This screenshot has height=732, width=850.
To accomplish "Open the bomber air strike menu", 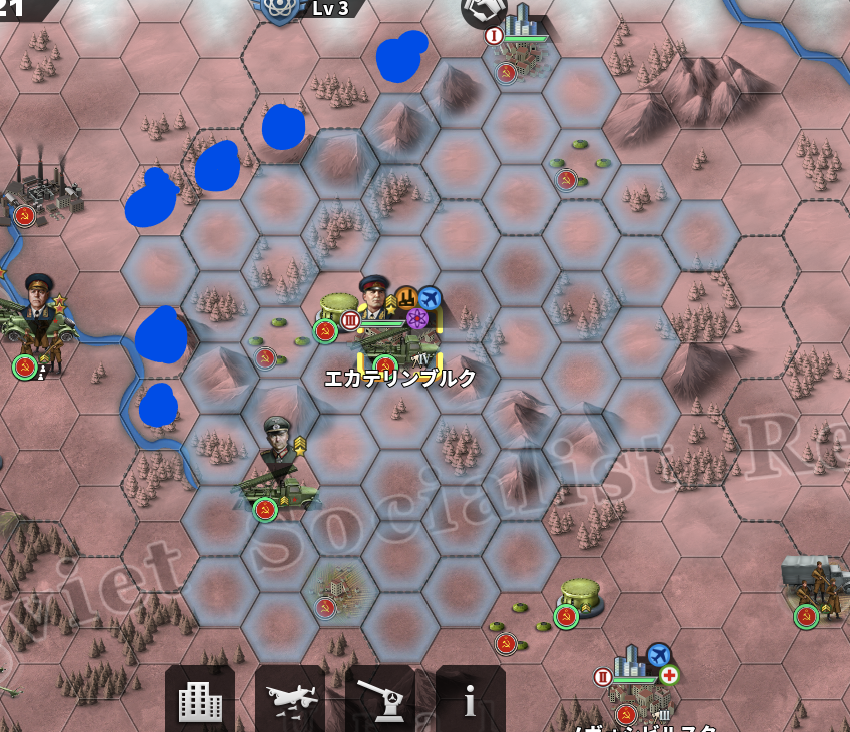I will 290,701.
